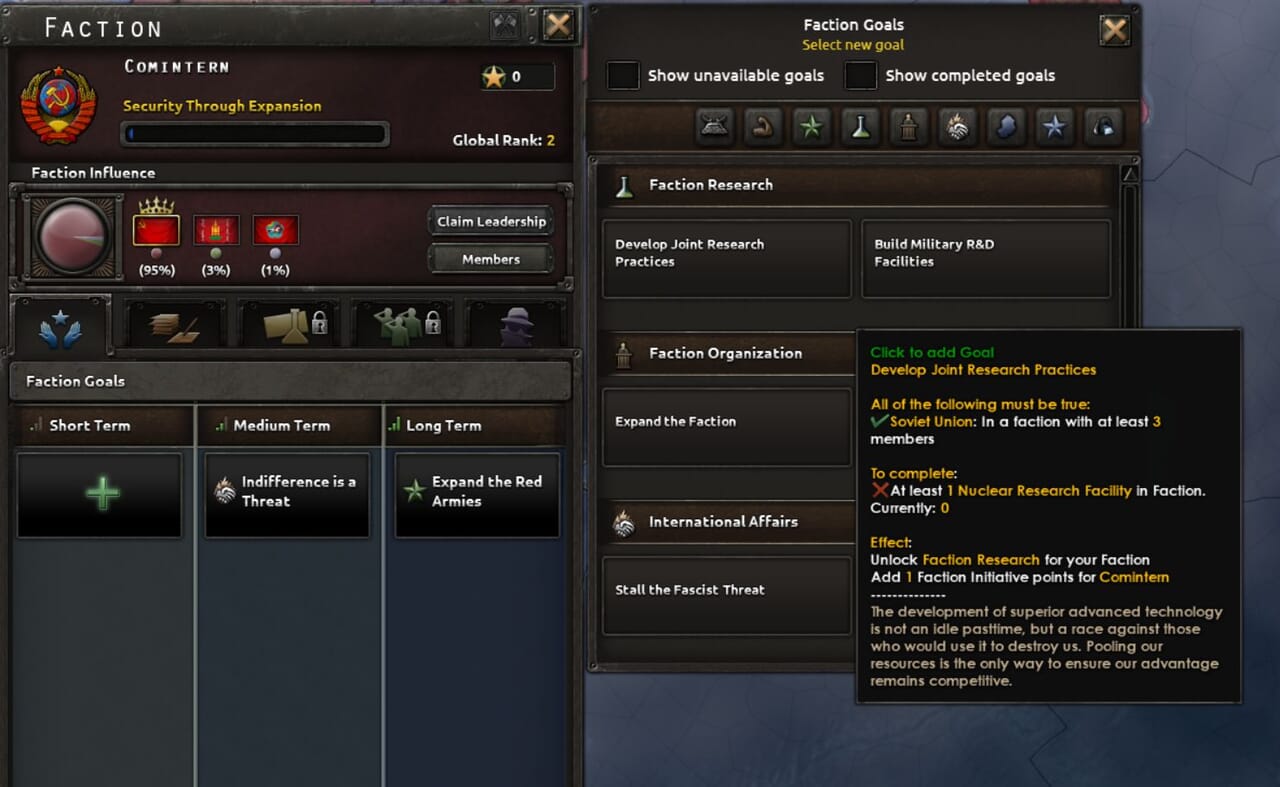The width and height of the screenshot is (1280, 787).
Task: Close the Faction Goals panel
Action: (x=1114, y=31)
